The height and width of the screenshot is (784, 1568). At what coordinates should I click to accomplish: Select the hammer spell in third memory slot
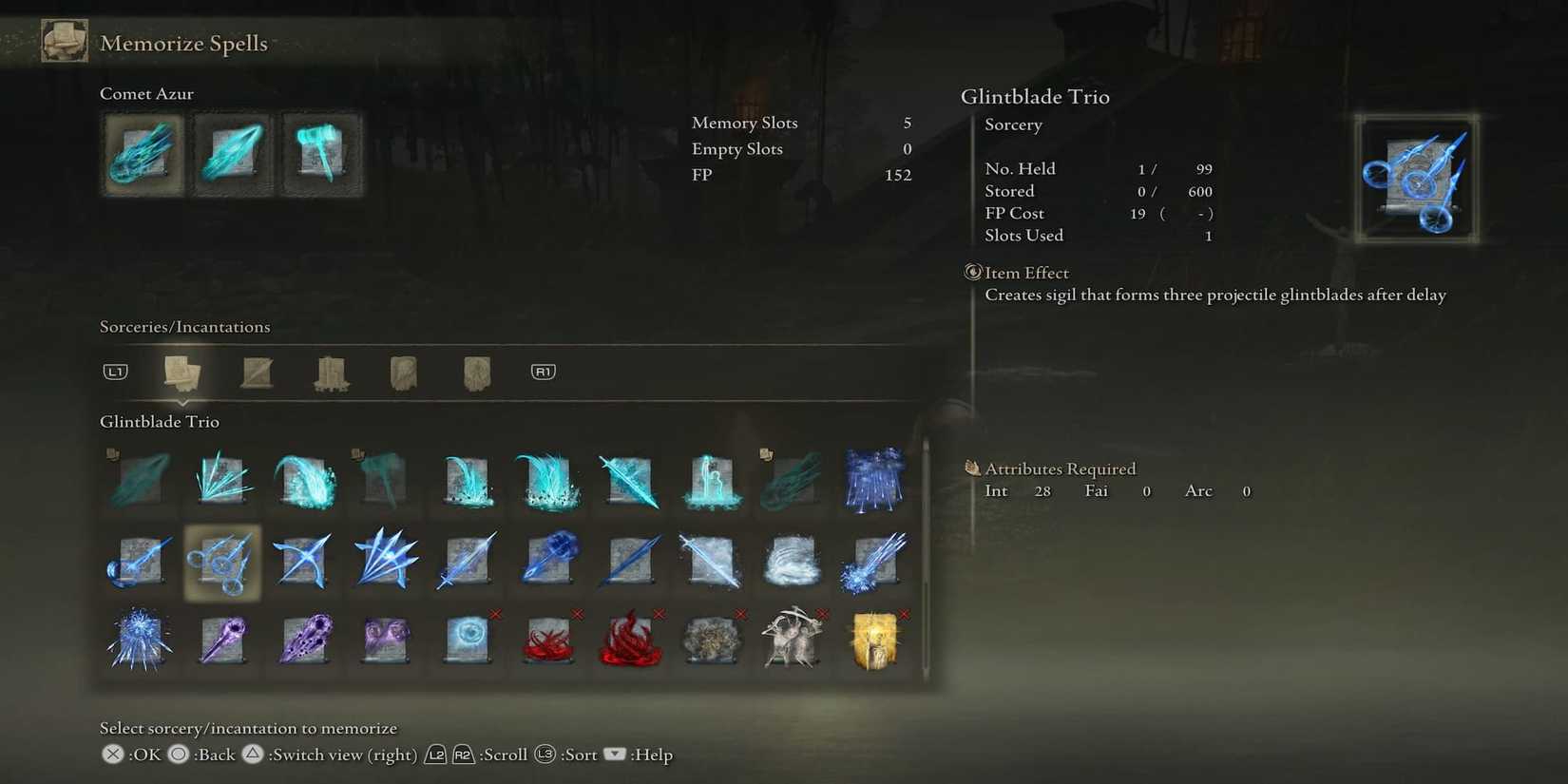(322, 153)
